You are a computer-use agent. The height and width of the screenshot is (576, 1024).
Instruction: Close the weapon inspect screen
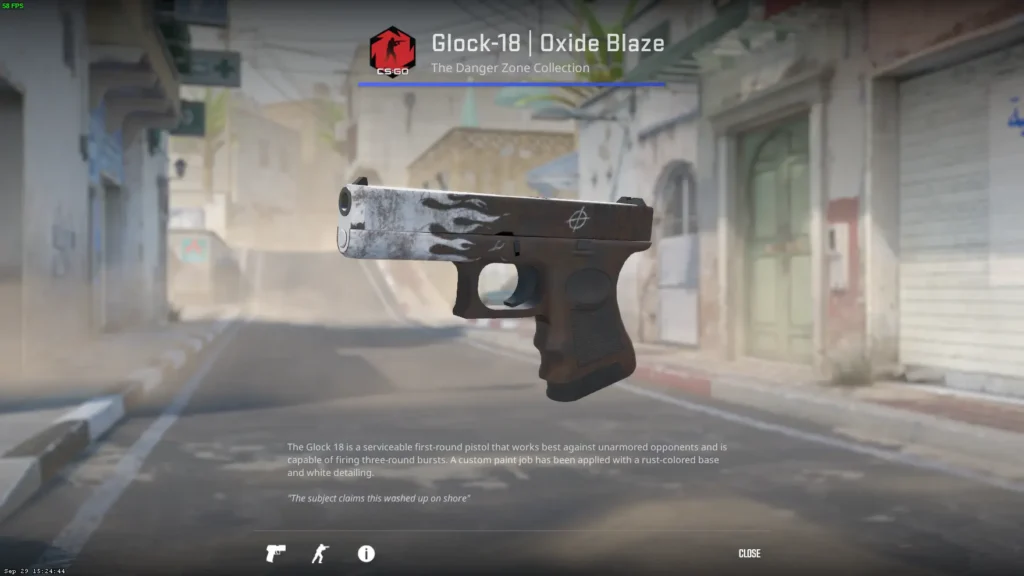point(749,553)
